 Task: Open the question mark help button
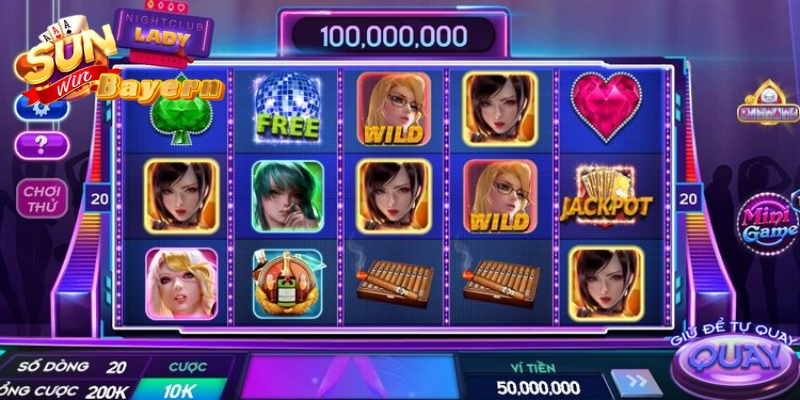pos(42,145)
